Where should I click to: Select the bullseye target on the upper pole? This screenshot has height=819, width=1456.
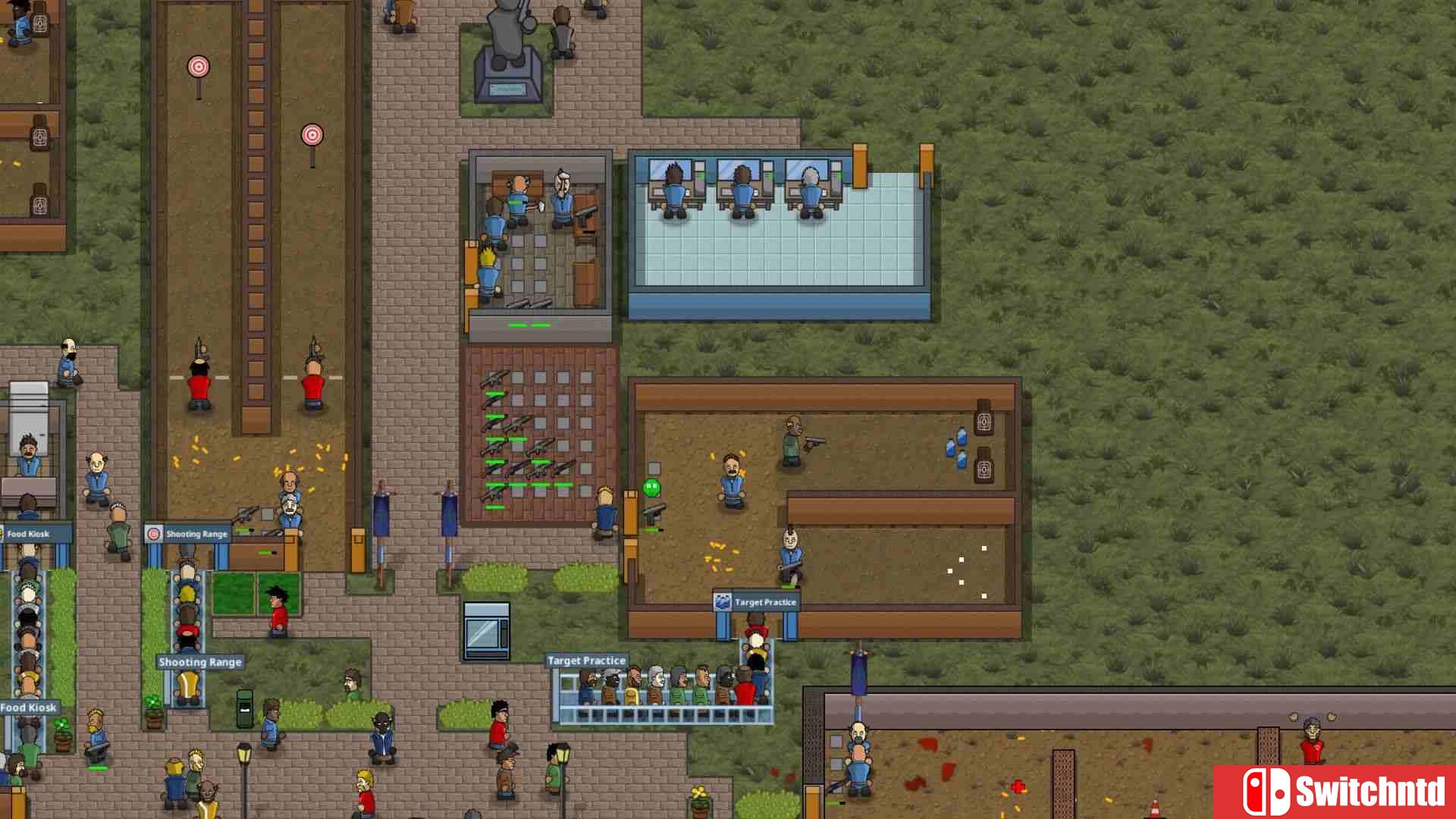click(x=199, y=67)
